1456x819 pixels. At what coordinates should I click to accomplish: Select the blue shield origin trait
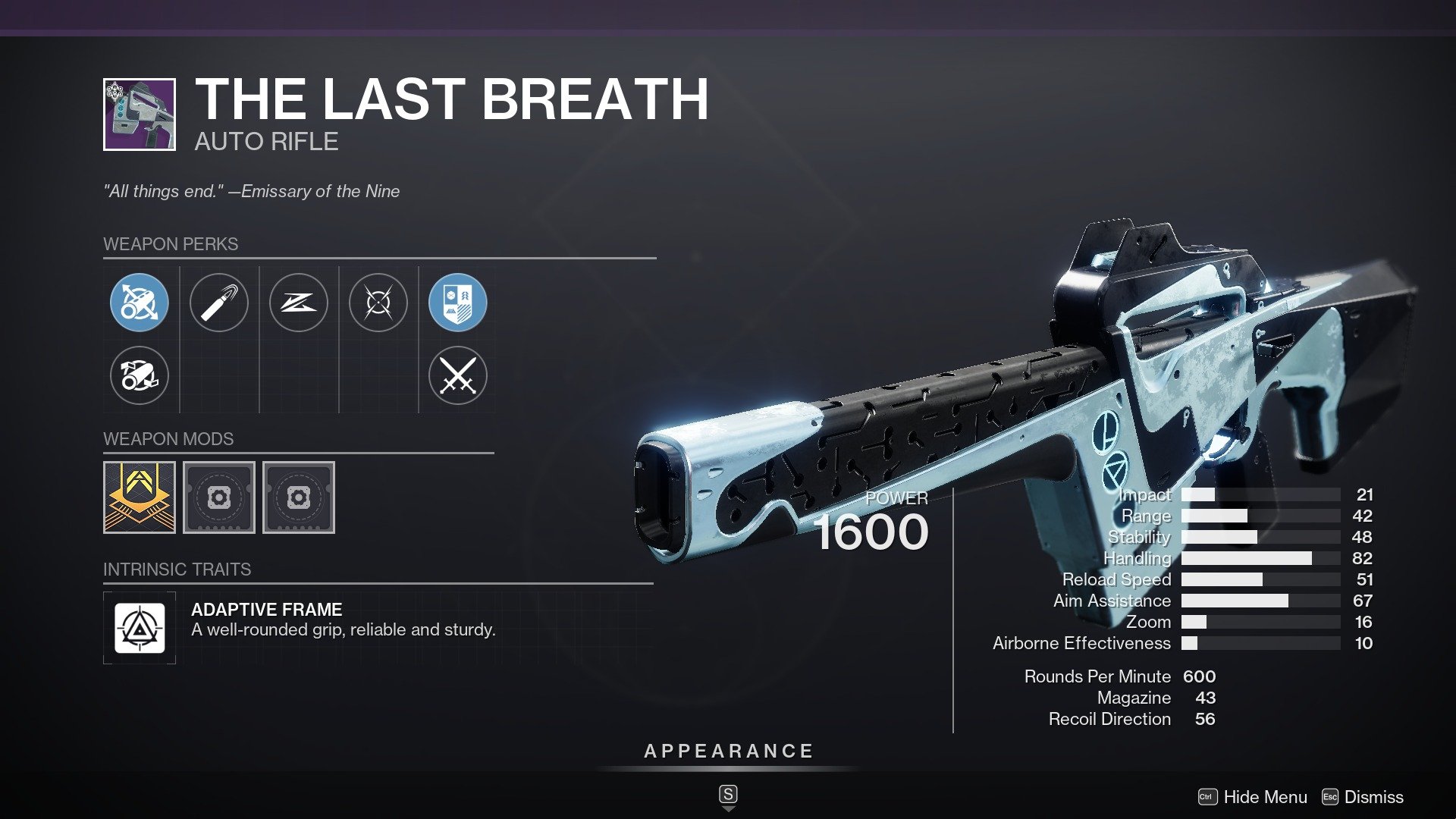tap(458, 303)
